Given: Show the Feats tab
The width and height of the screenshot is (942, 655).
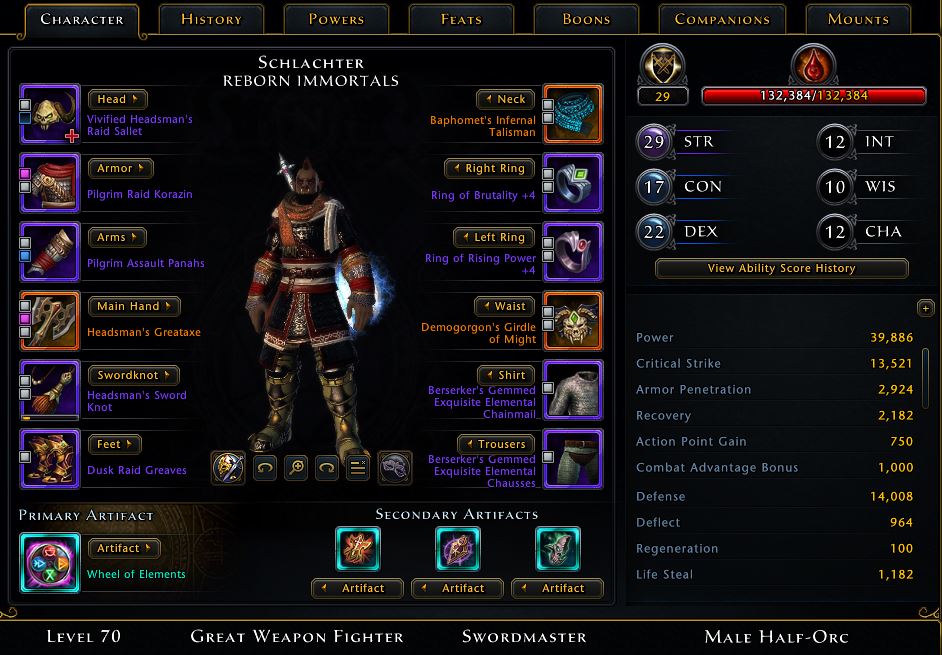Looking at the screenshot, I should point(461,19).
